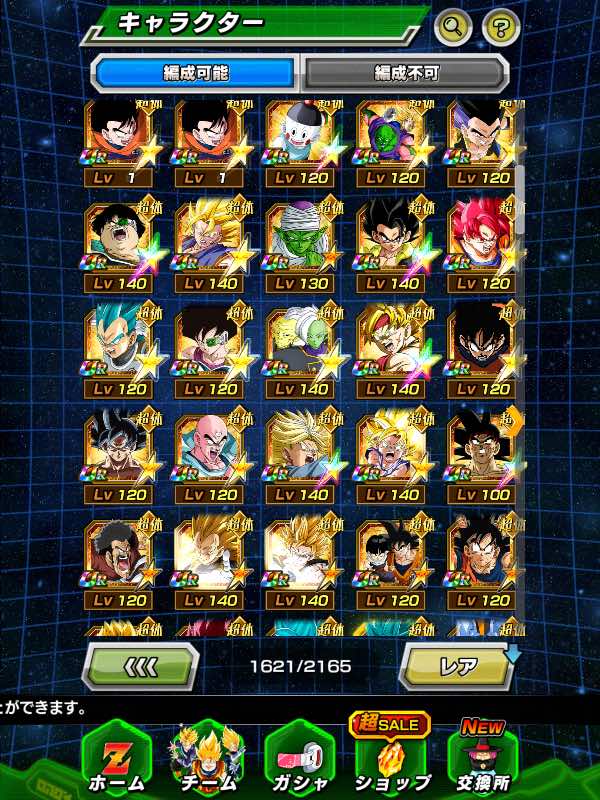Select the silver-haired Ultra Instinct Goku card
600x800 pixels.
coord(118,453)
